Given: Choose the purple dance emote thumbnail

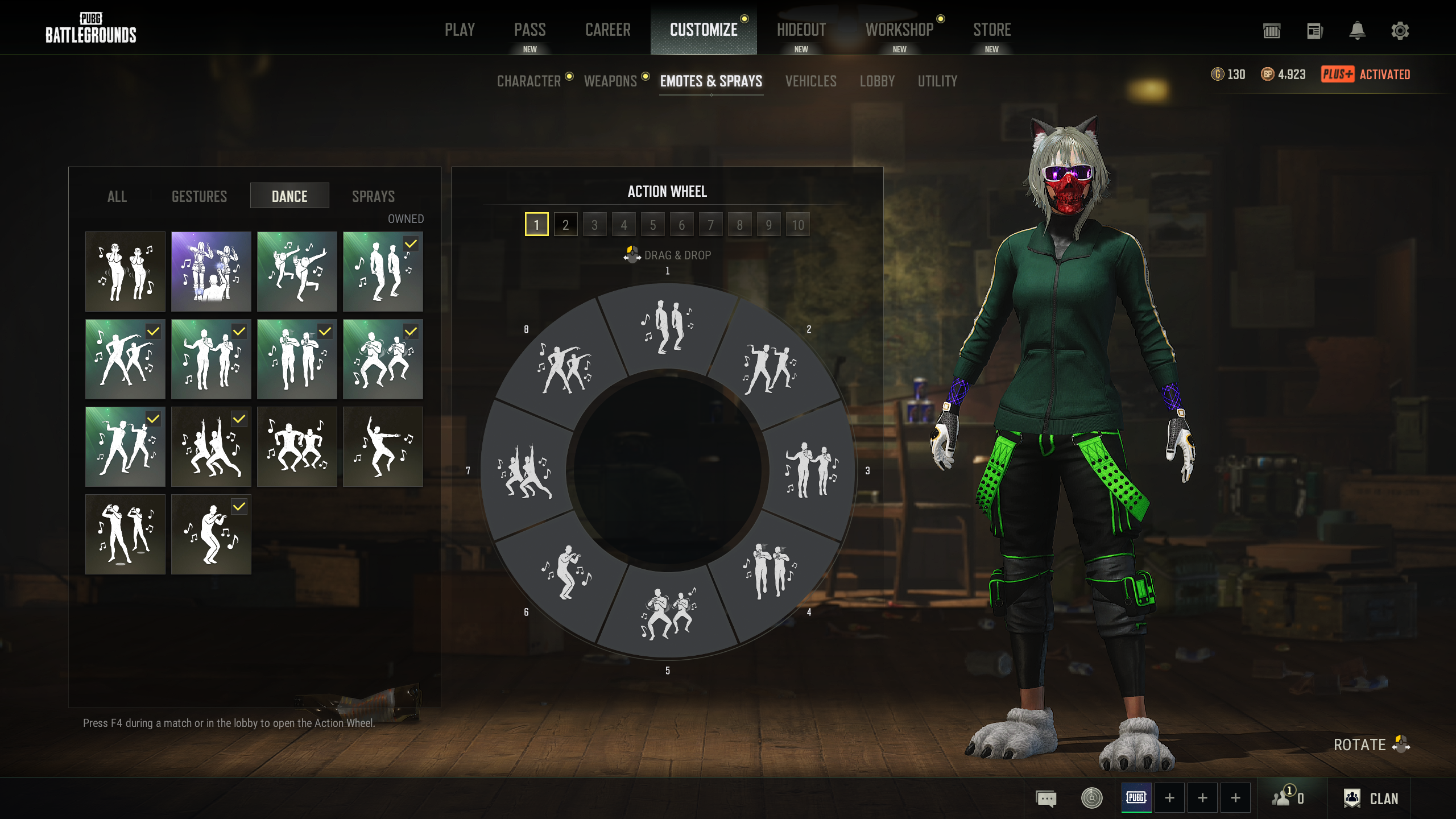Looking at the screenshot, I should [211, 271].
